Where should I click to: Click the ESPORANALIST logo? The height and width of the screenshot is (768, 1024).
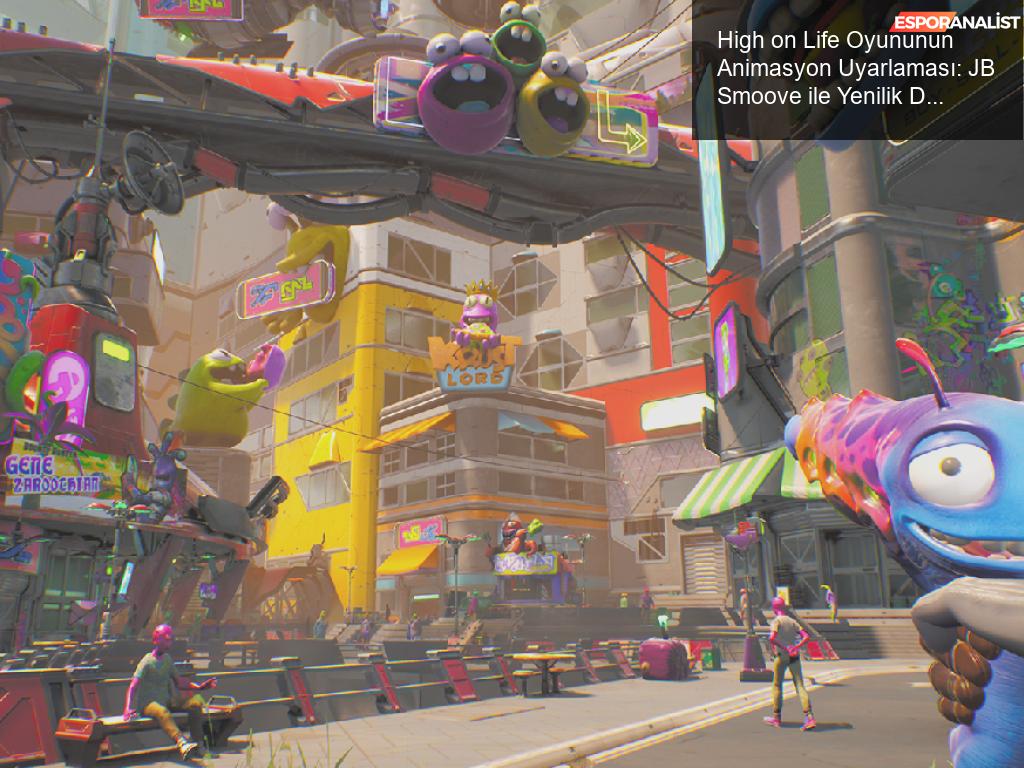[955, 21]
